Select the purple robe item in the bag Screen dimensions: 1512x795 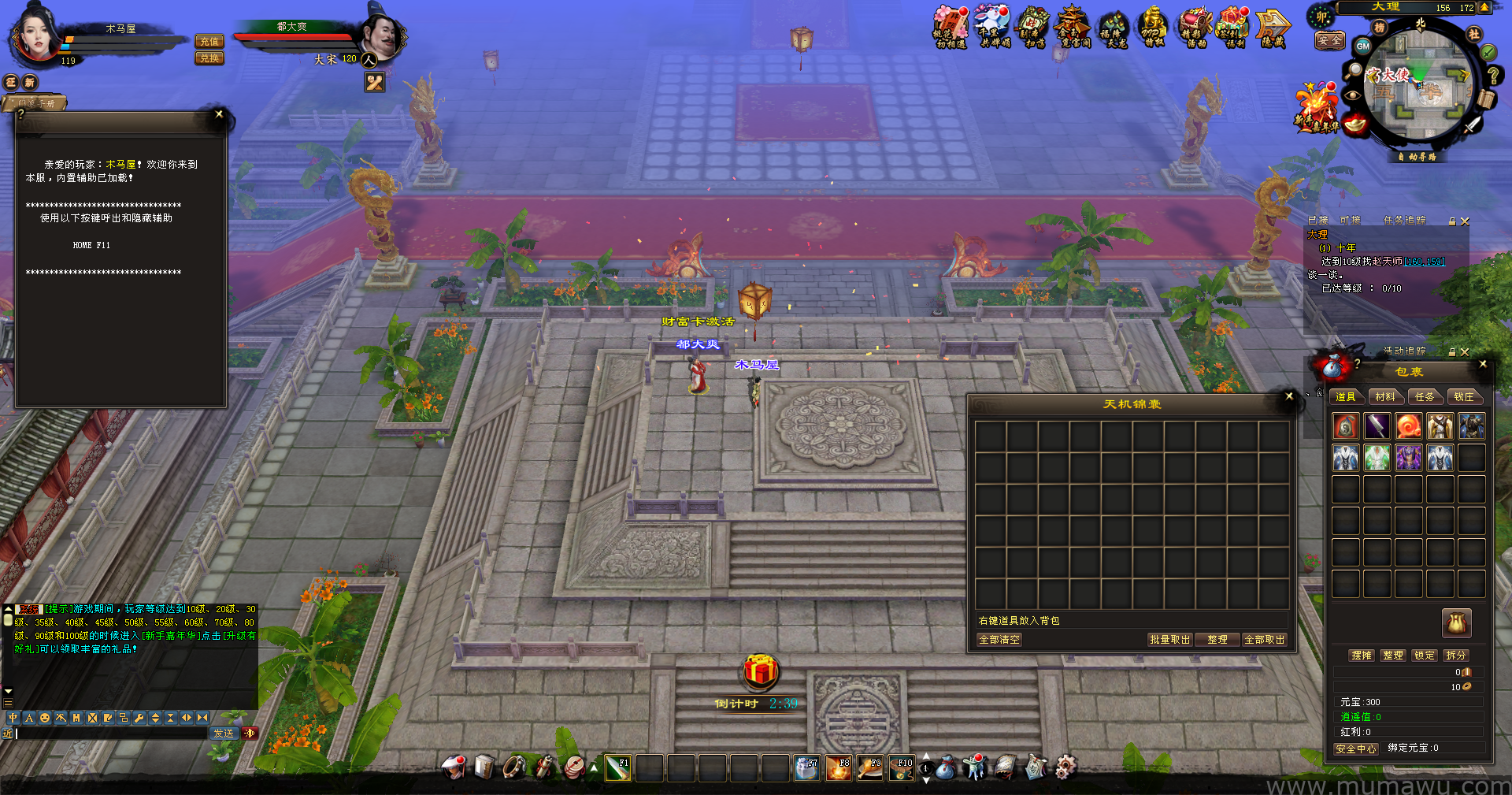click(1408, 458)
